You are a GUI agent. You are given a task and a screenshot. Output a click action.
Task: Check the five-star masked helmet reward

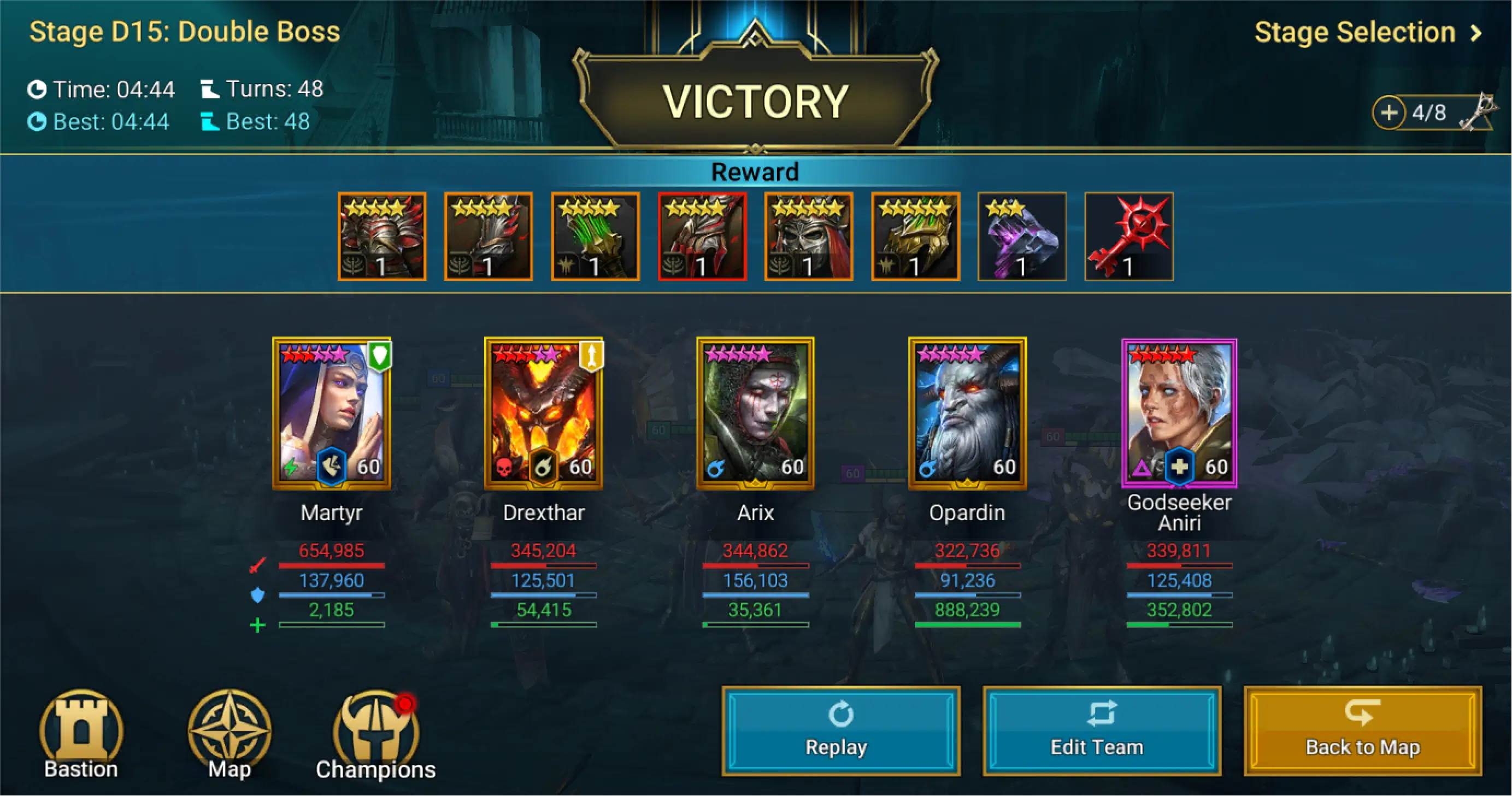(x=809, y=237)
